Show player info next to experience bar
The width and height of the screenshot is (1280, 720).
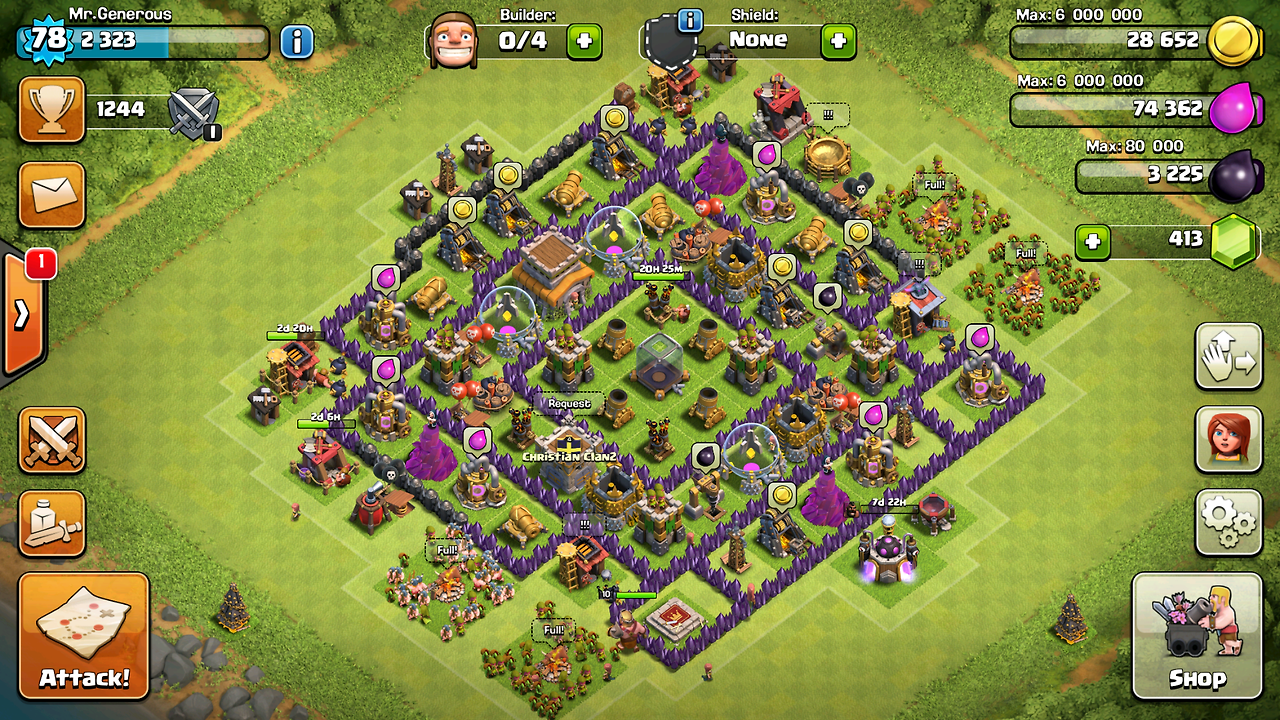[x=296, y=41]
